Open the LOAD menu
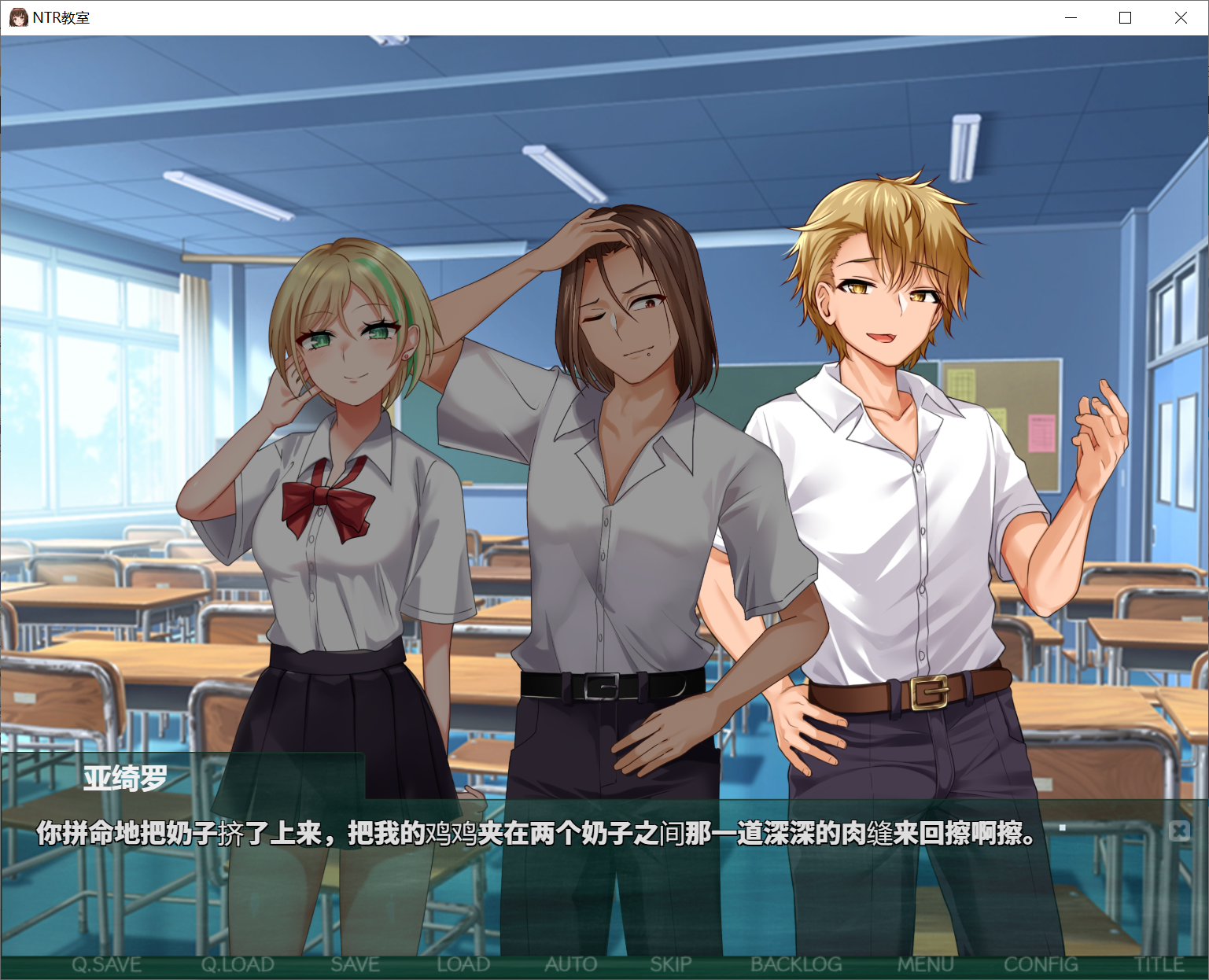 pyautogui.click(x=463, y=964)
